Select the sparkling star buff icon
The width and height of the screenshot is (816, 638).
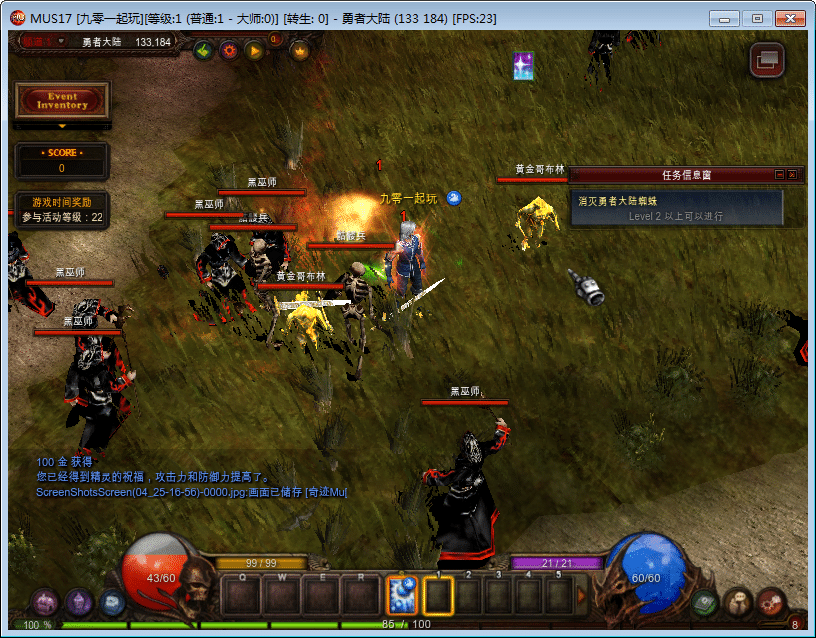click(x=523, y=66)
